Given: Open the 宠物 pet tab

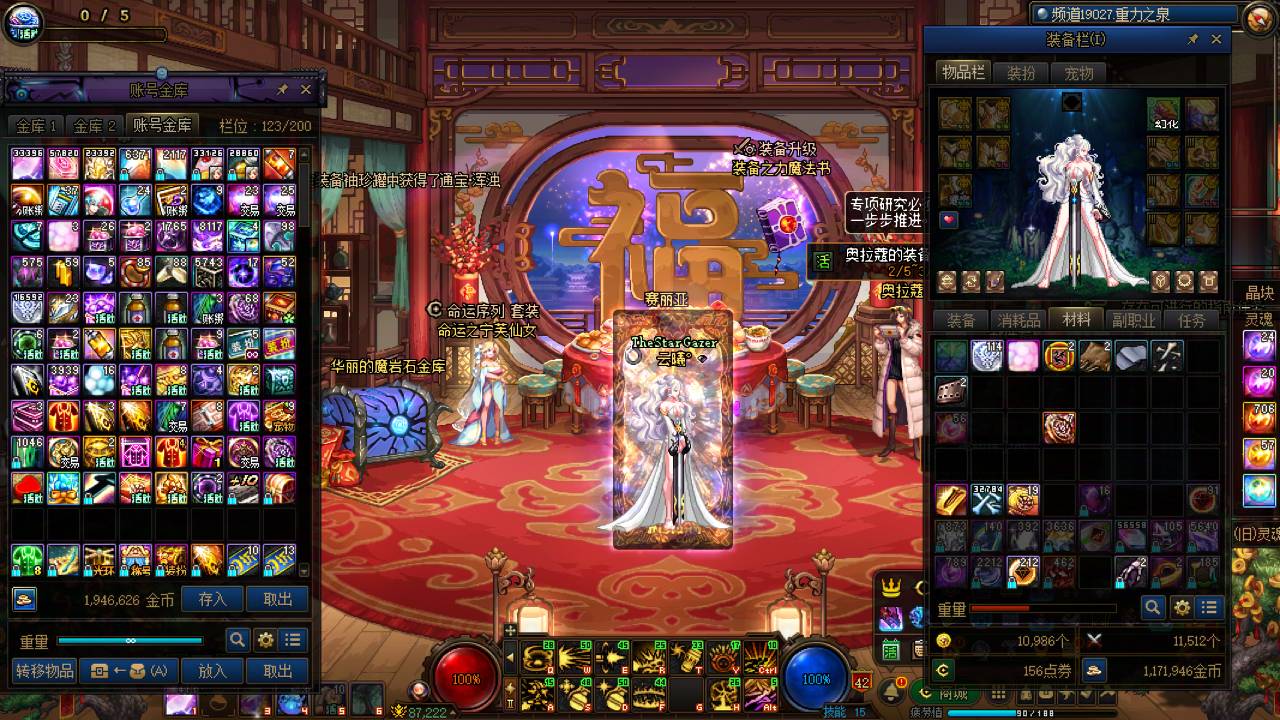Looking at the screenshot, I should coord(1078,73).
